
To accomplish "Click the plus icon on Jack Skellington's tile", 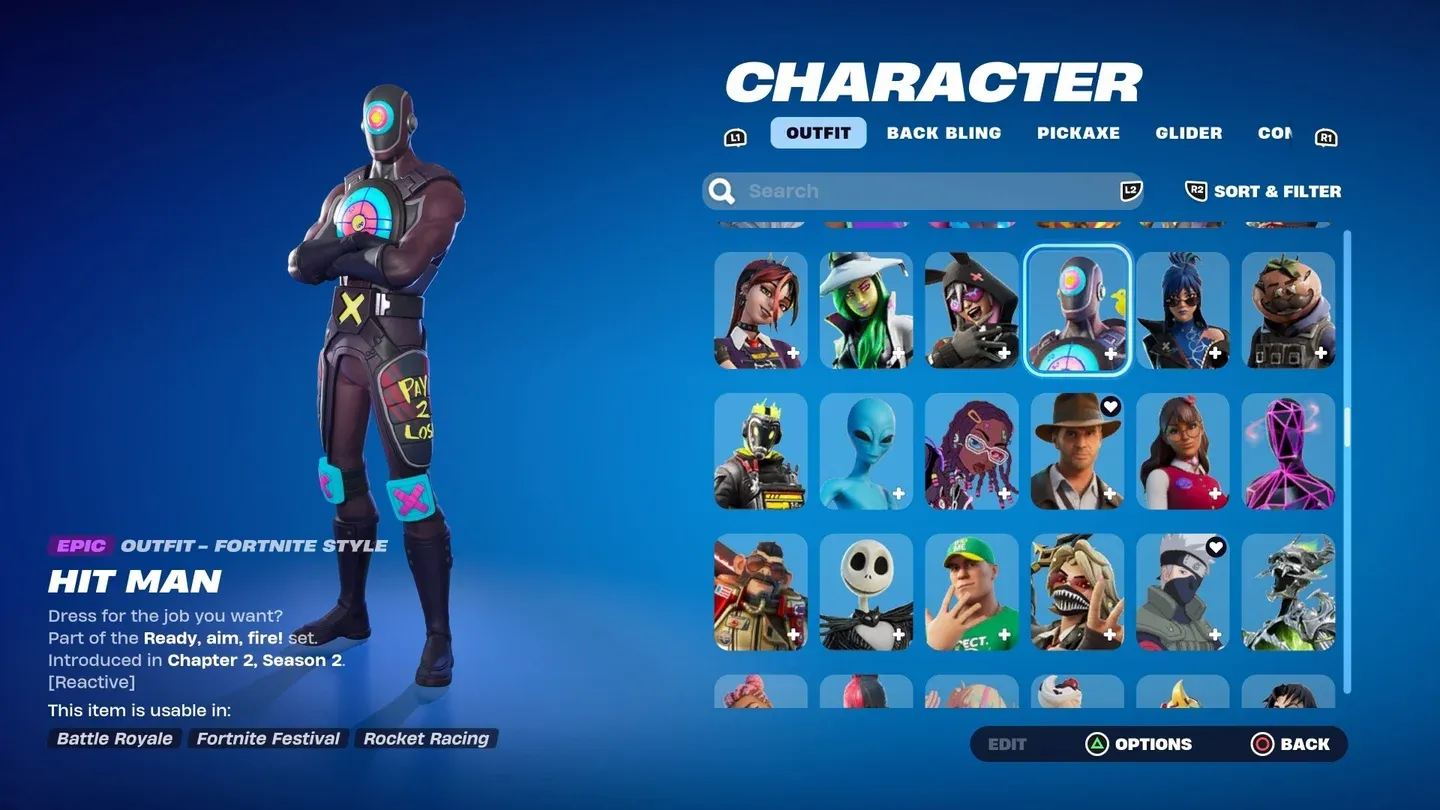I will tap(899, 635).
